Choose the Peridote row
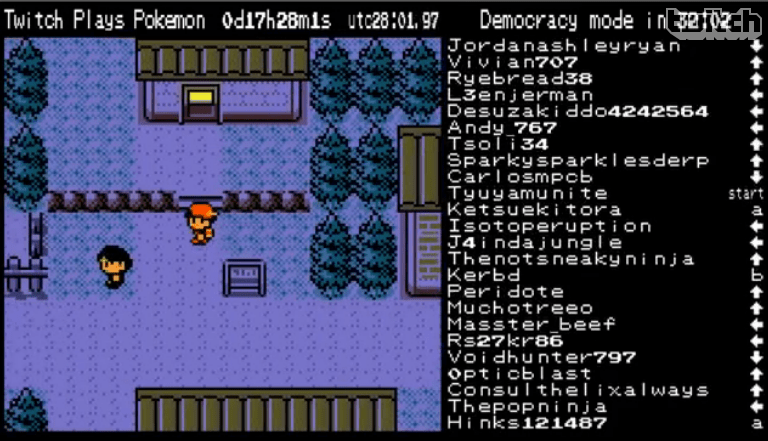The image size is (768, 441). tap(506, 292)
